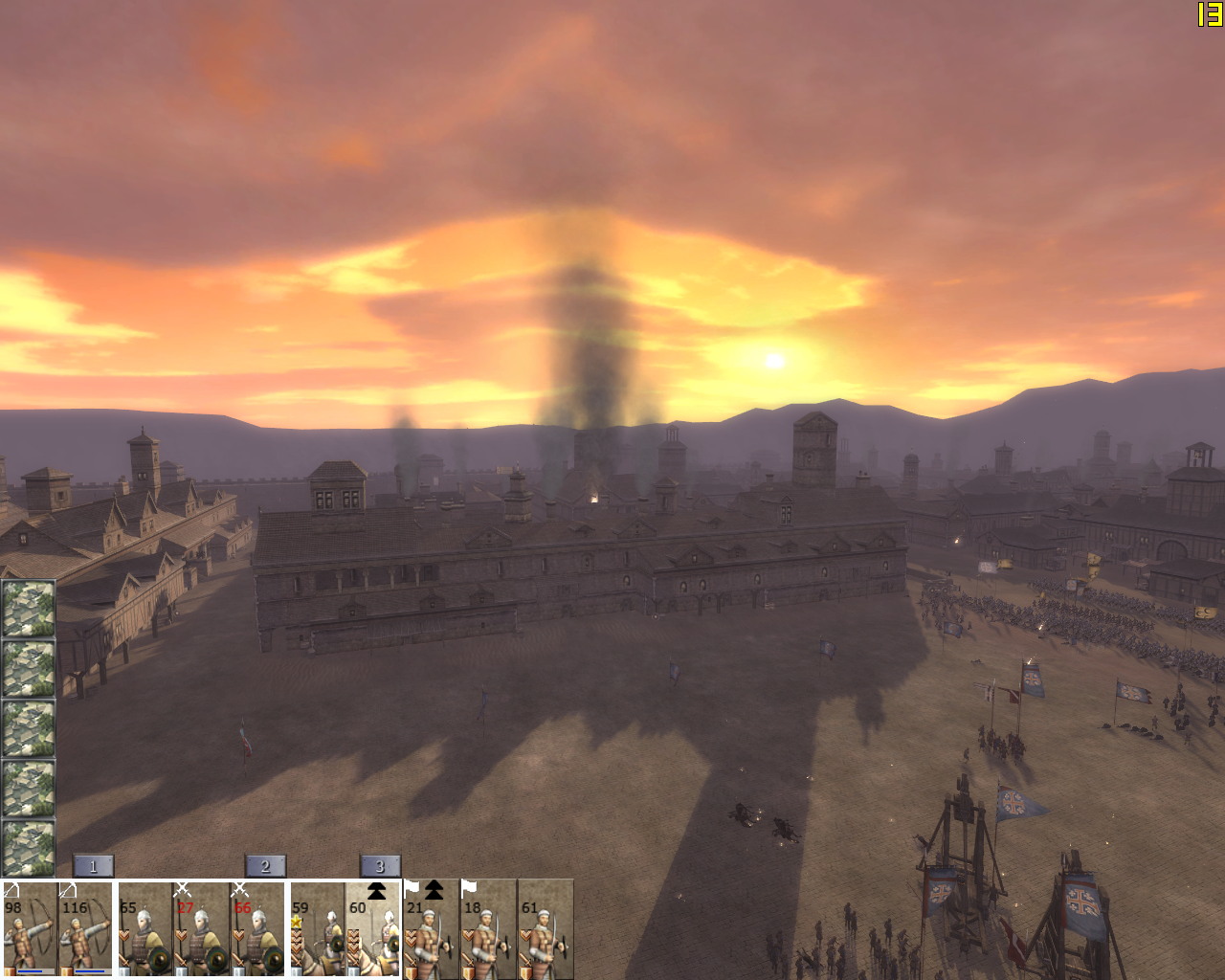Viewport: 1225px width, 980px height.
Task: Select the swordsman unit card showing 18
Action: point(488,930)
